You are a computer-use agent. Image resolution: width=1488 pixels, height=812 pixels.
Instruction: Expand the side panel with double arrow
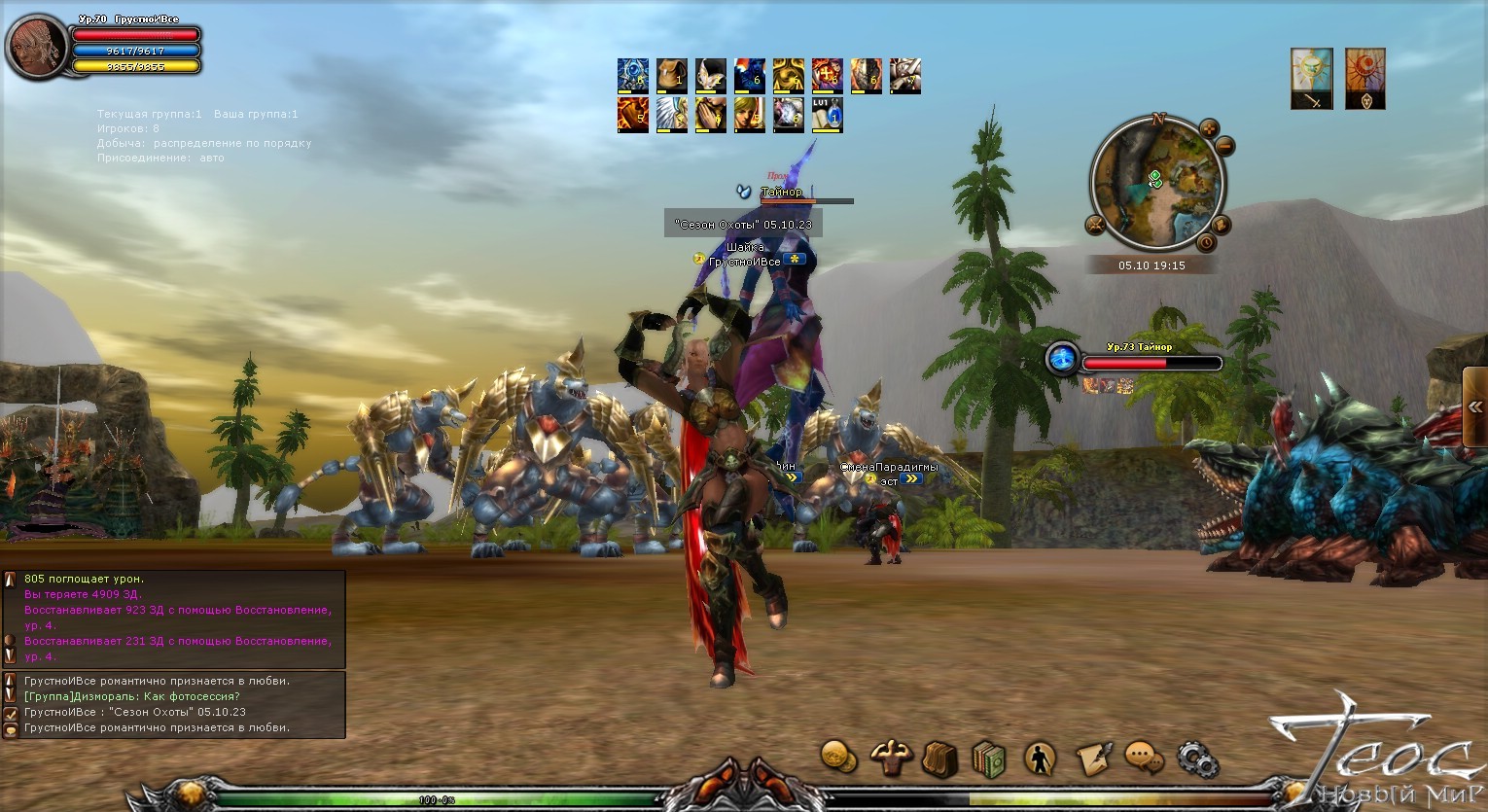[1475, 406]
